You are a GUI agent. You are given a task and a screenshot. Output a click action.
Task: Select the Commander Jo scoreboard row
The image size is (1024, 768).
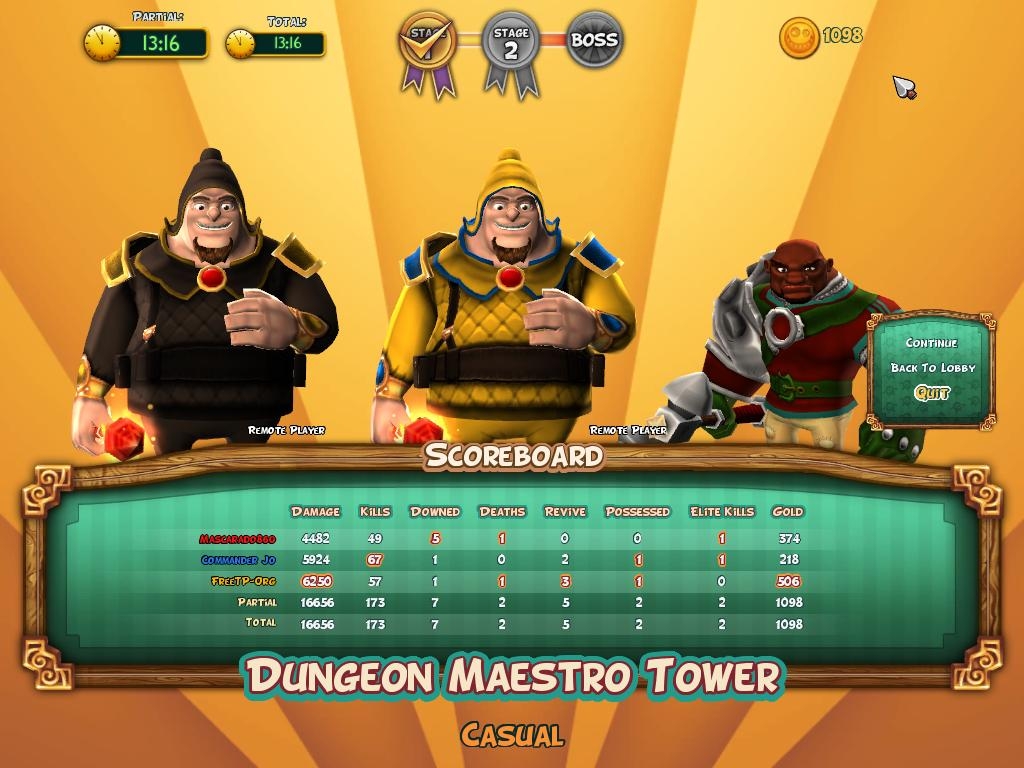238,560
